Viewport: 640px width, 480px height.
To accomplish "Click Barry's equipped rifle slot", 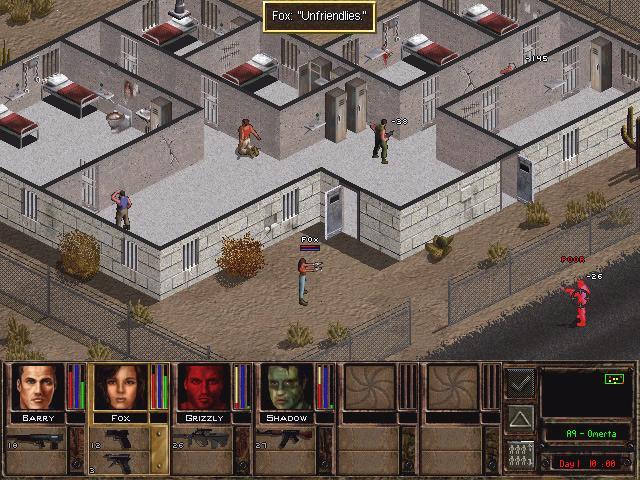I will click(x=38, y=441).
